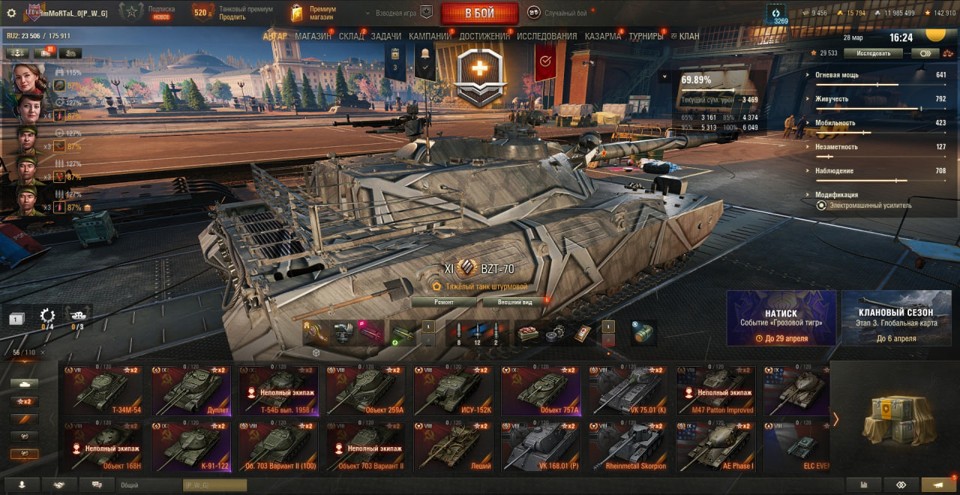
Task: Select the Rheinmetall Skorpion tank card
Action: pos(627,446)
